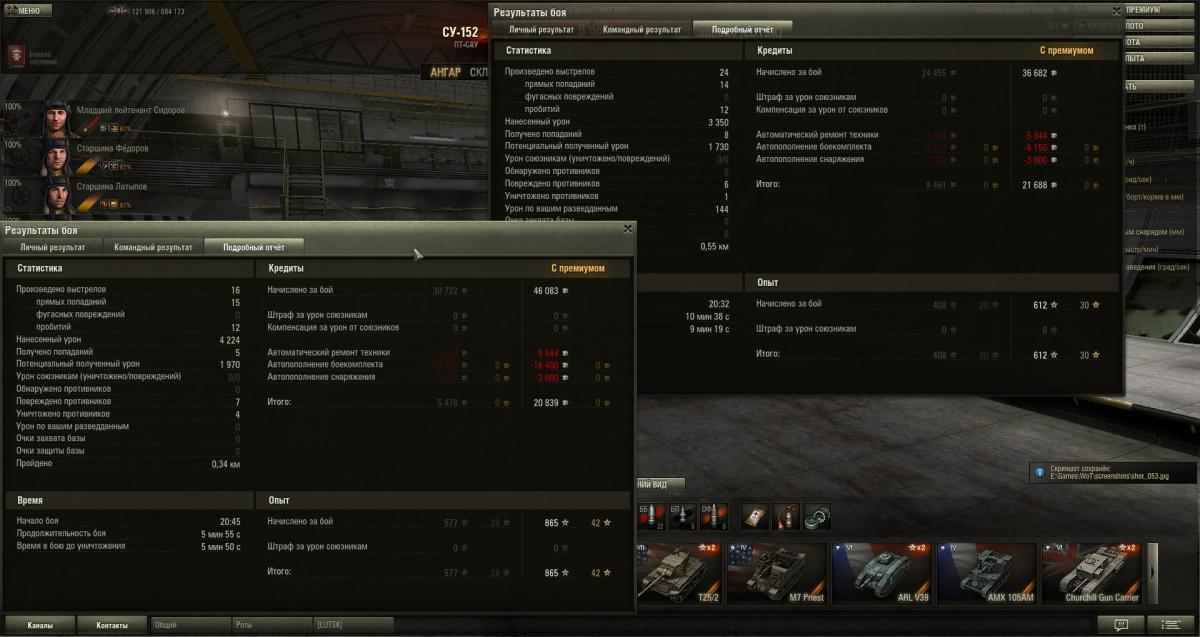Select the AMX 105AM tank

[987, 575]
